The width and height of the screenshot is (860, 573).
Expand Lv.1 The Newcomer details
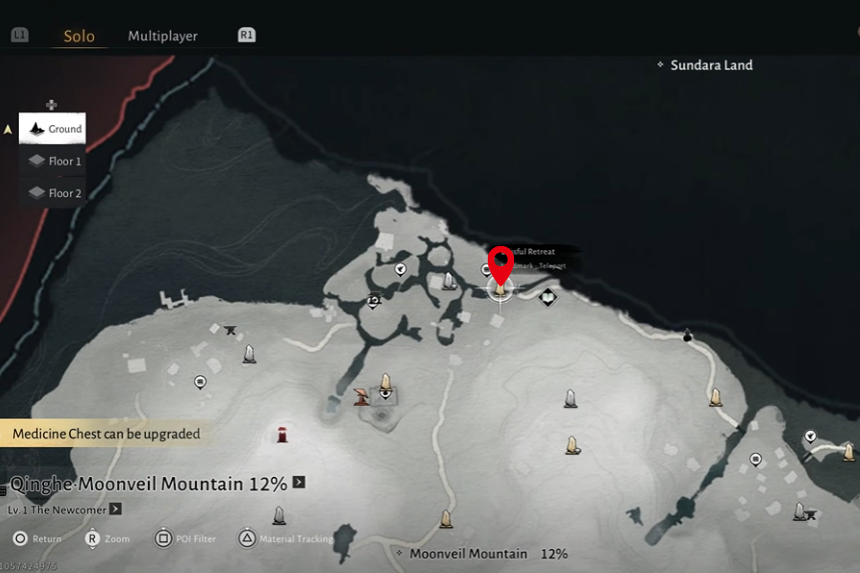pos(116,509)
